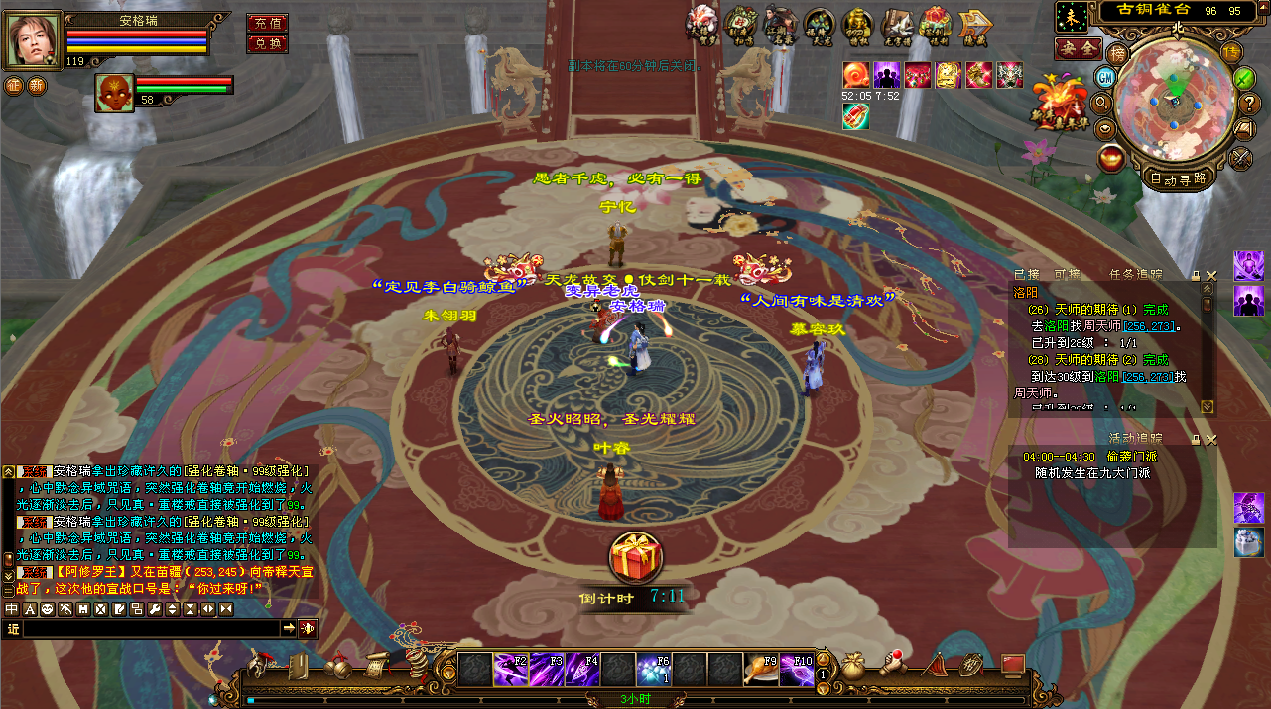Image resolution: width=1271 pixels, height=709 pixels.
Task: Click the chat input field
Action: coord(150,628)
